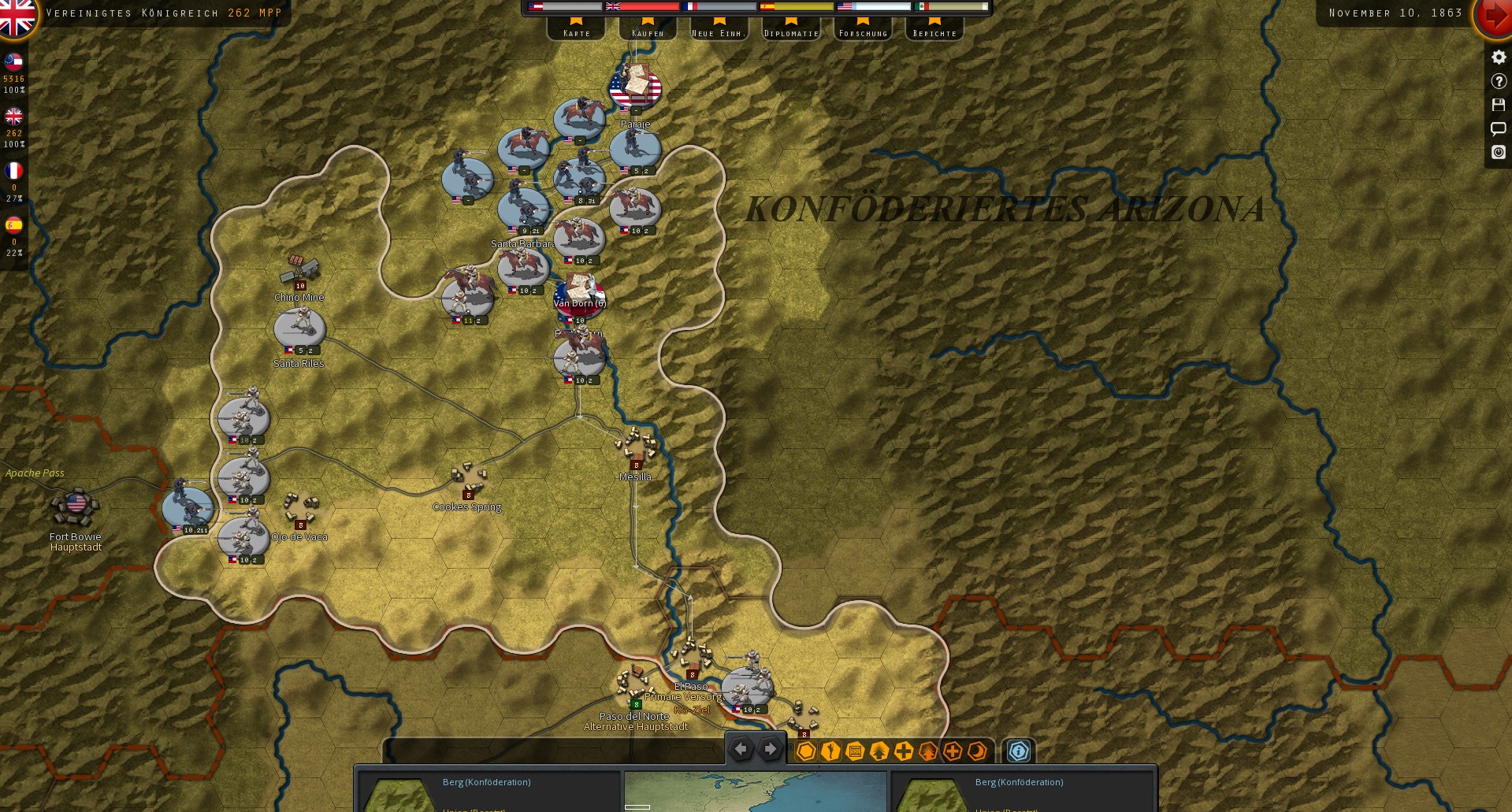Open the Forschung menu
Image resolution: width=1512 pixels, height=812 pixels.
(x=863, y=32)
